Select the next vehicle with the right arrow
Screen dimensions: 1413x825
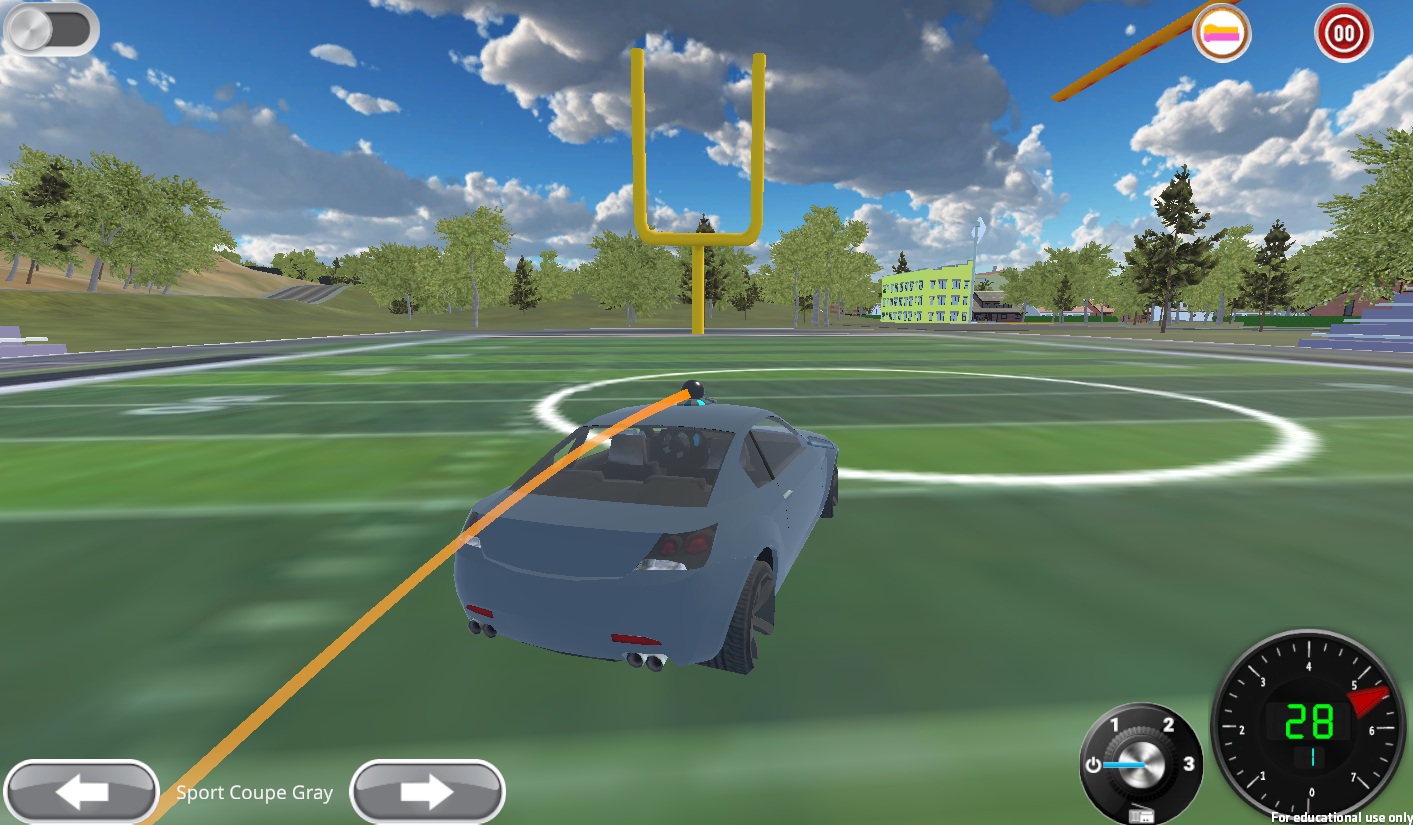tap(427, 791)
